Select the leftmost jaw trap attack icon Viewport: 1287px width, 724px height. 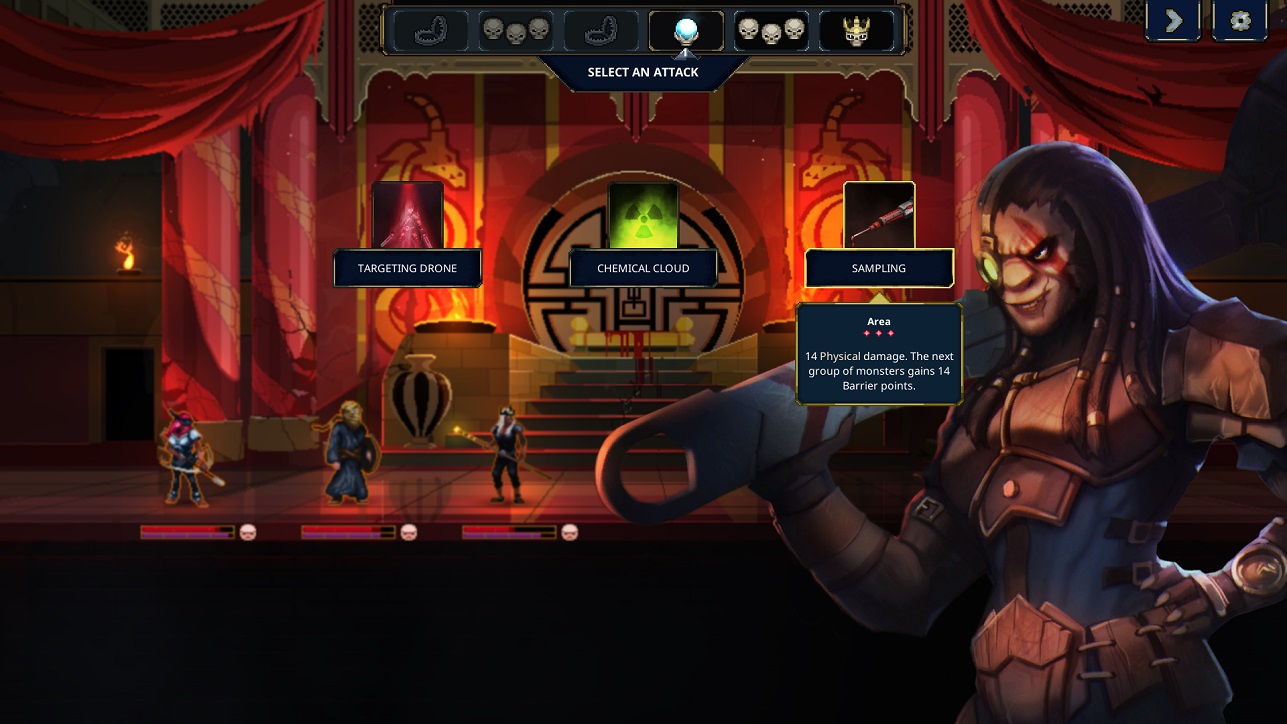[432, 30]
